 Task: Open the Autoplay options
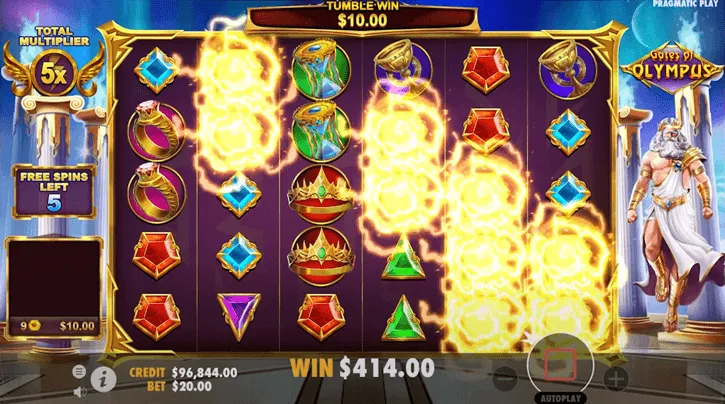(561, 396)
